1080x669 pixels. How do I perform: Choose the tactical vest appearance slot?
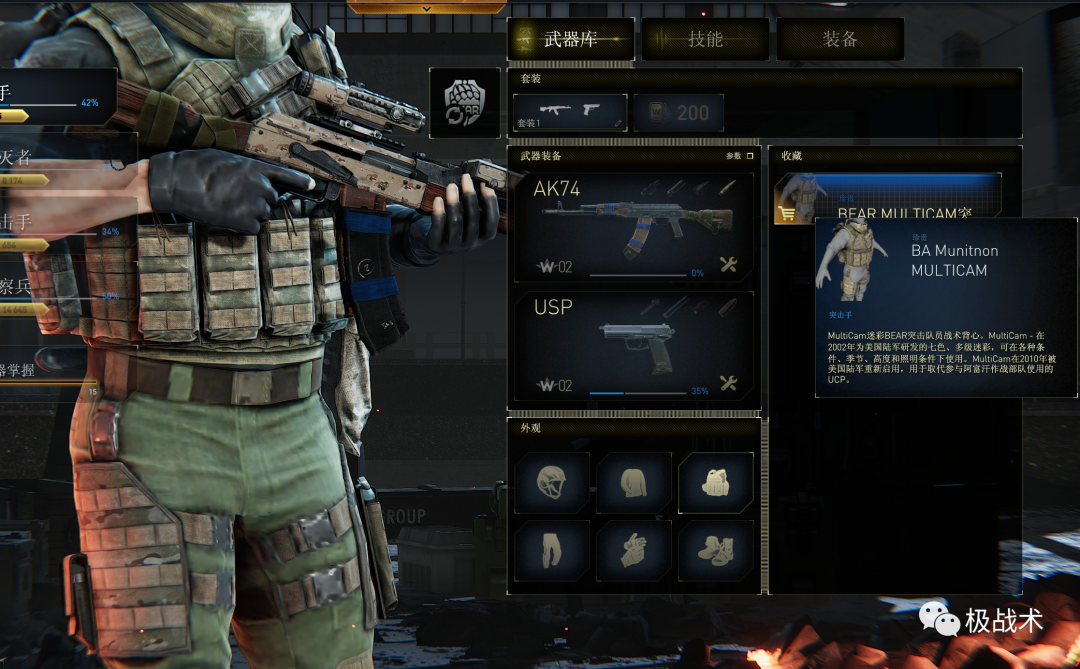coord(716,482)
